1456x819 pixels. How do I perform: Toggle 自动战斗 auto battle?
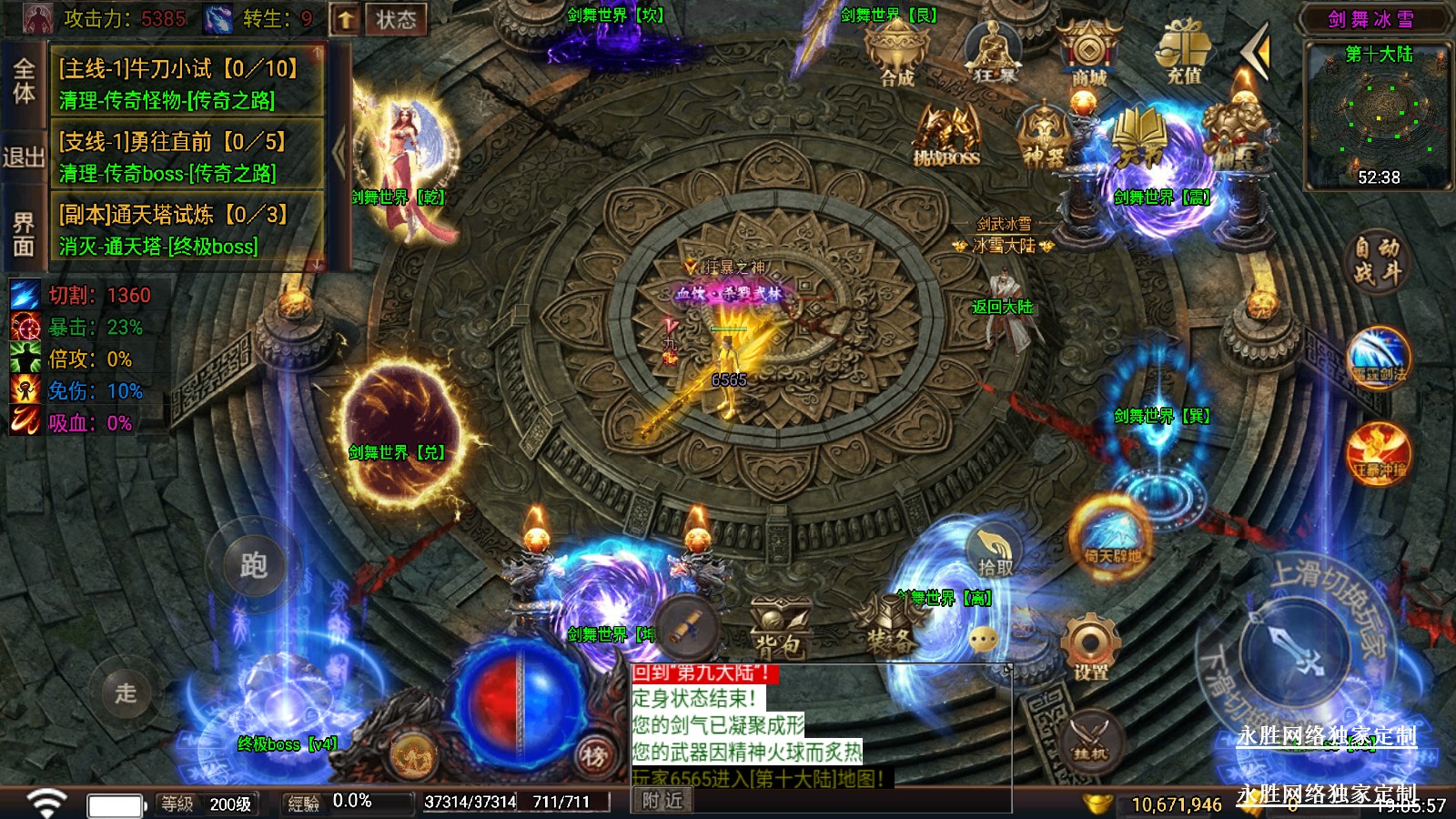1376,260
